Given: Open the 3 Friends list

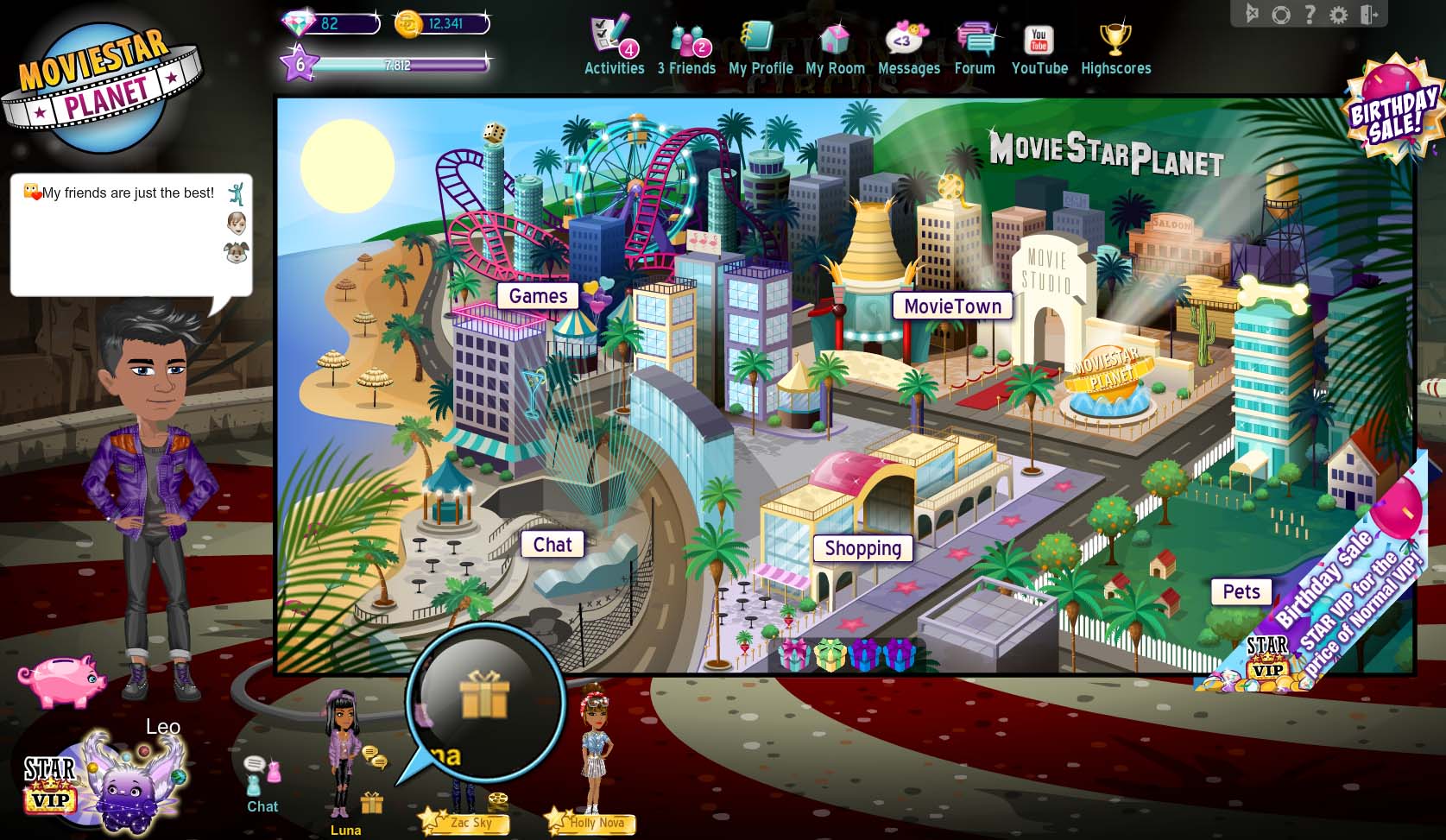Looking at the screenshot, I should click(x=687, y=47).
